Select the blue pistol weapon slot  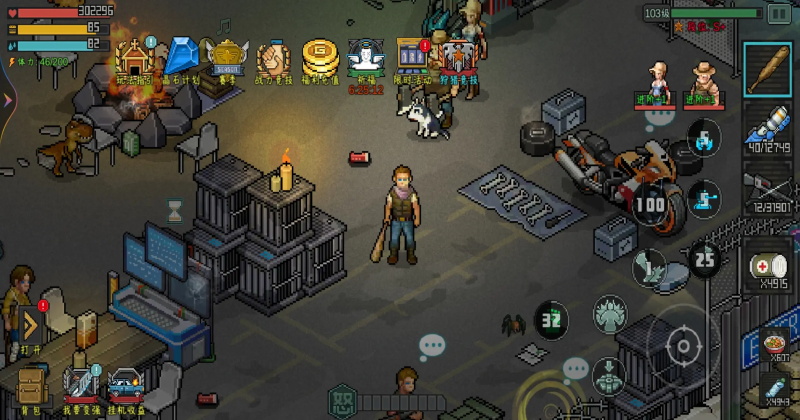tap(769, 130)
